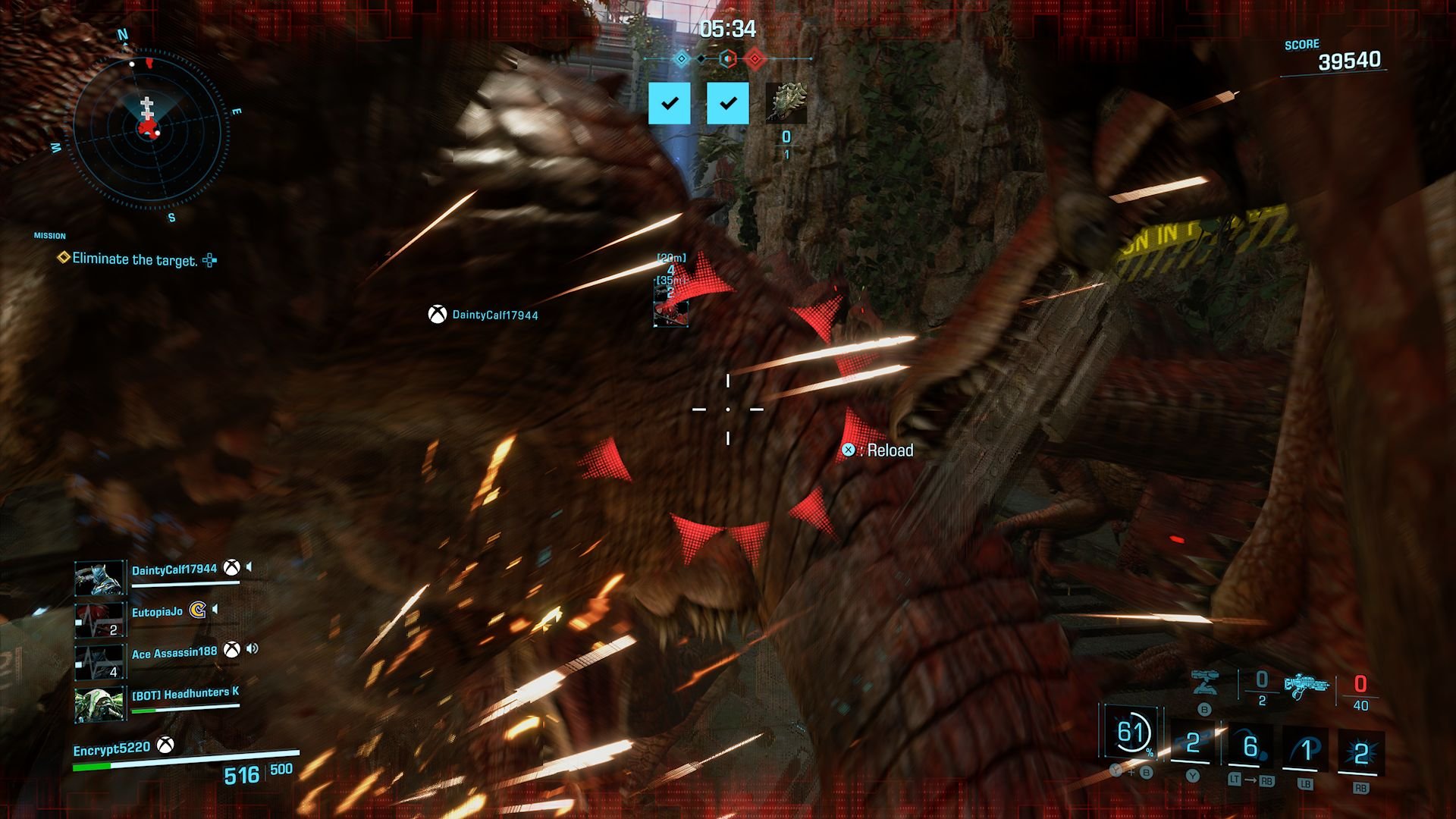
Task: Select DaintyCalf17944's teammate portrait
Action: tap(100, 579)
